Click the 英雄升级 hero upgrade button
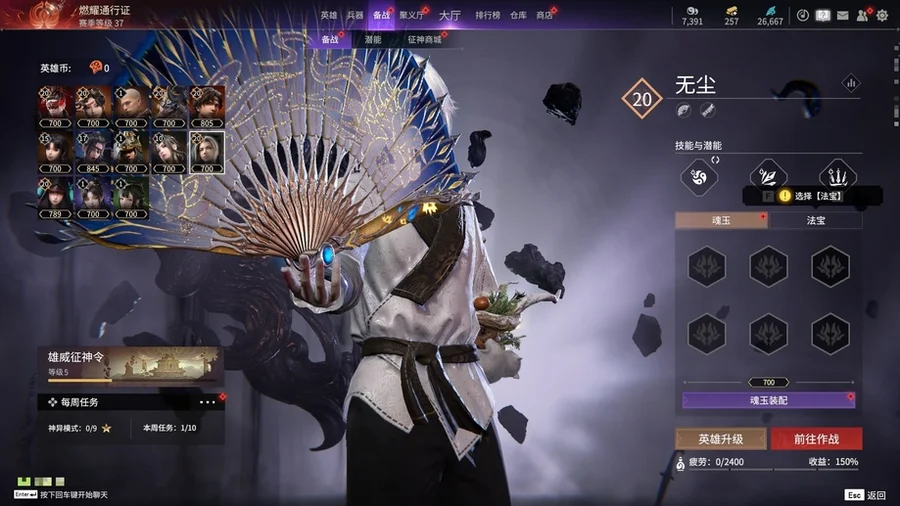This screenshot has height=506, width=900. [x=720, y=439]
